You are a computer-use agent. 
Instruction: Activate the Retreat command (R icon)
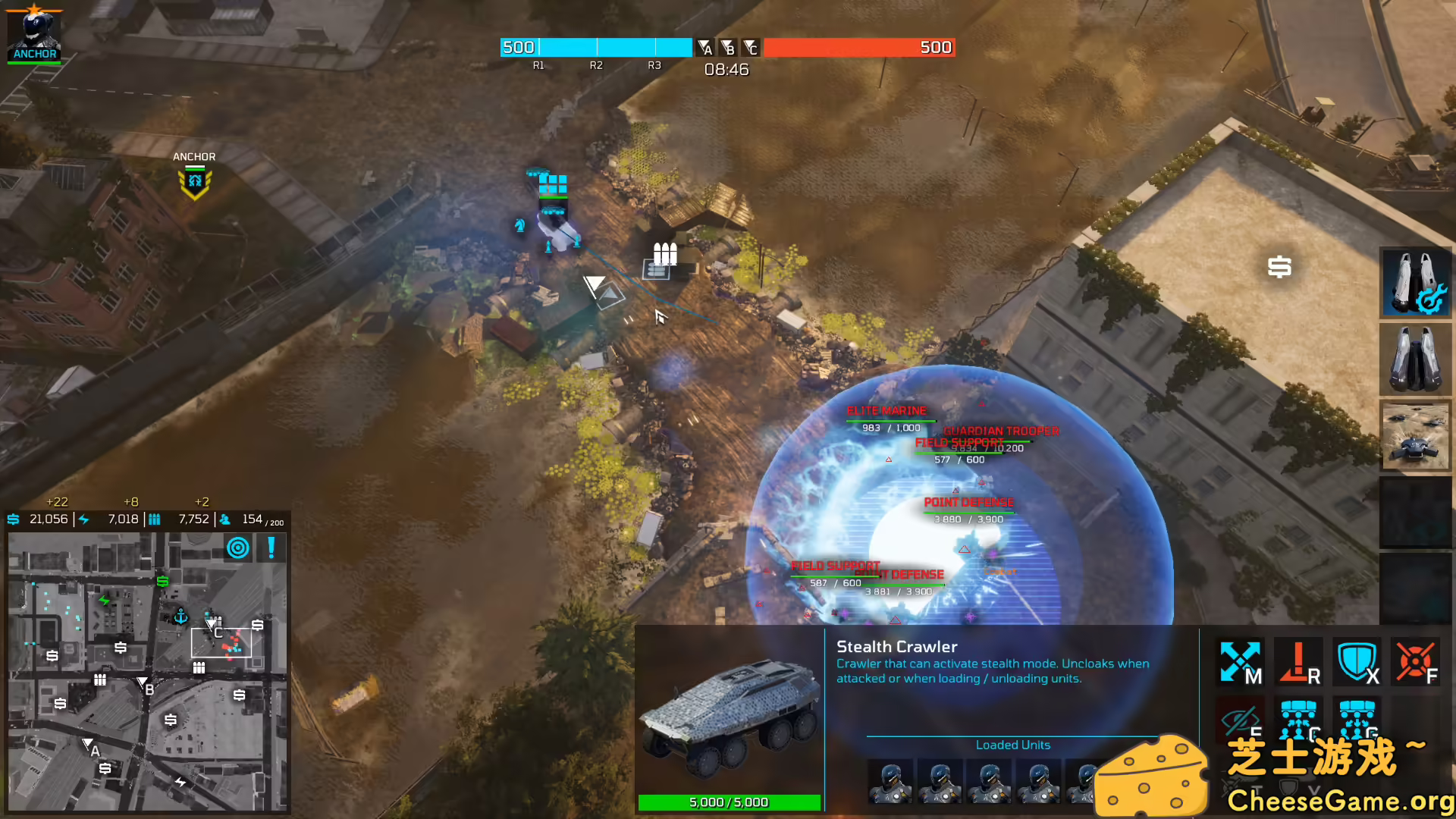pyautogui.click(x=1299, y=662)
